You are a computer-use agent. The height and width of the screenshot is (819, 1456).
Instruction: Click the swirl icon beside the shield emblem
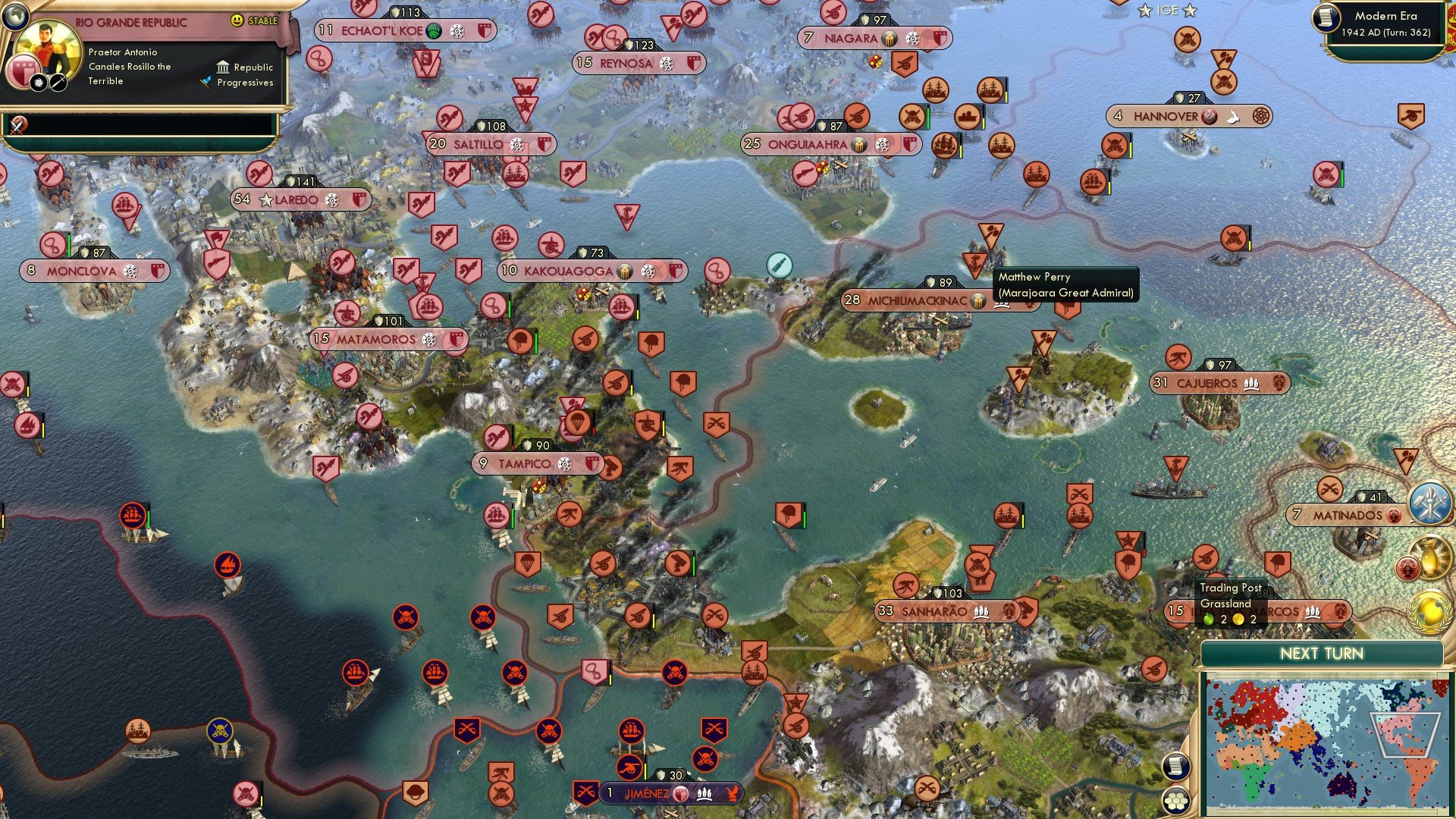point(38,83)
